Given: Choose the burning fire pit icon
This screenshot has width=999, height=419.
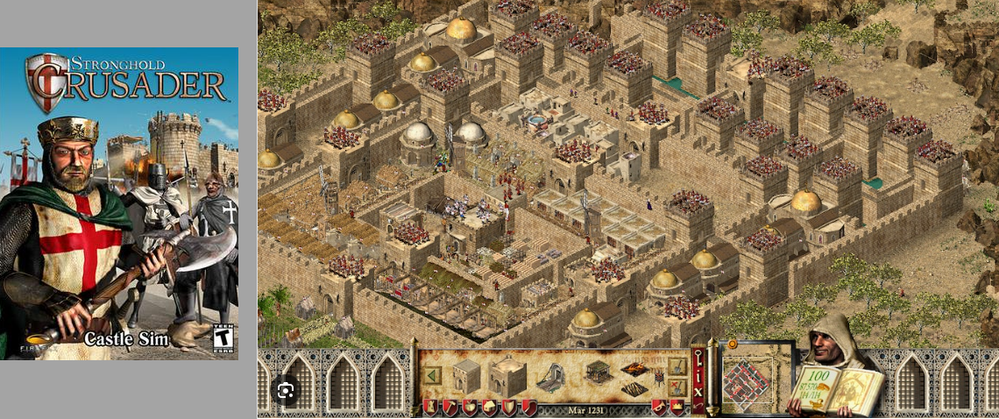Looking at the screenshot, I should pos(633,367).
